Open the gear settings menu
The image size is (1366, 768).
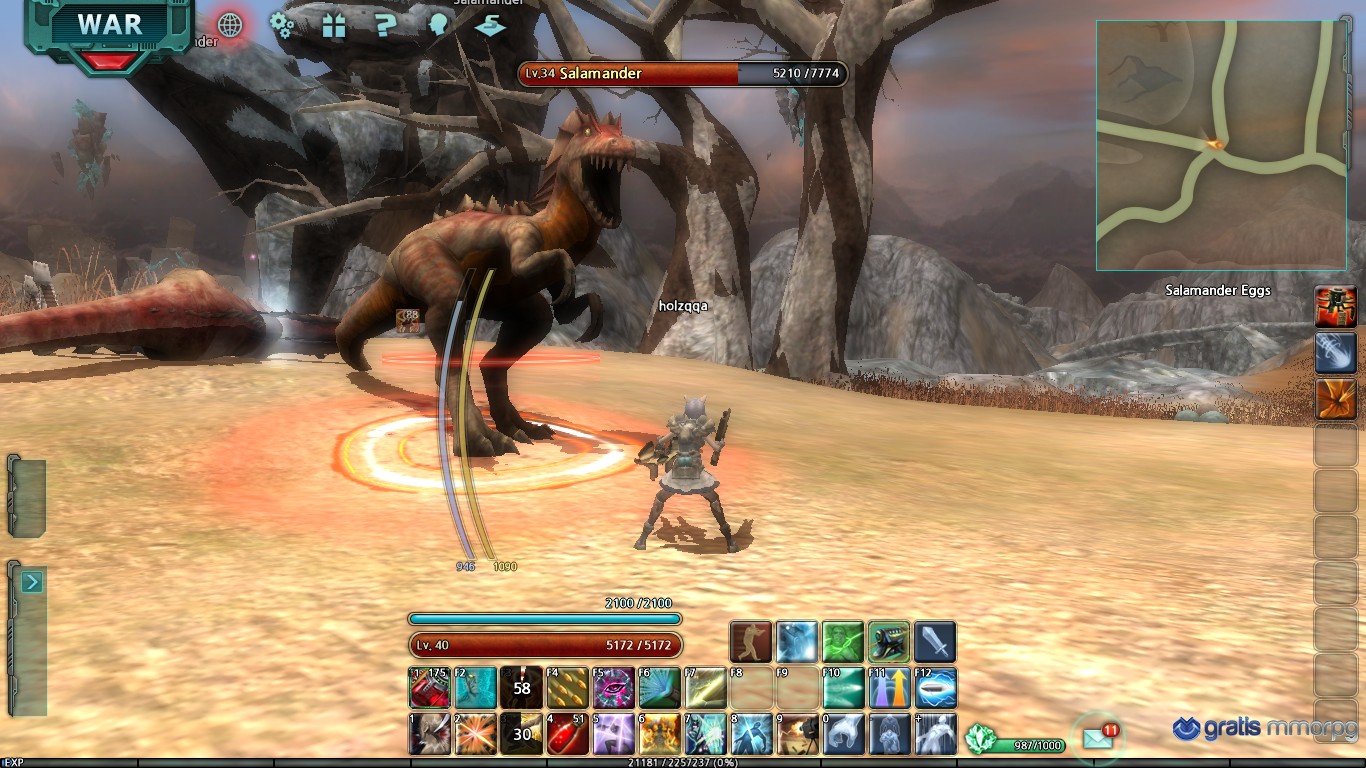[283, 25]
